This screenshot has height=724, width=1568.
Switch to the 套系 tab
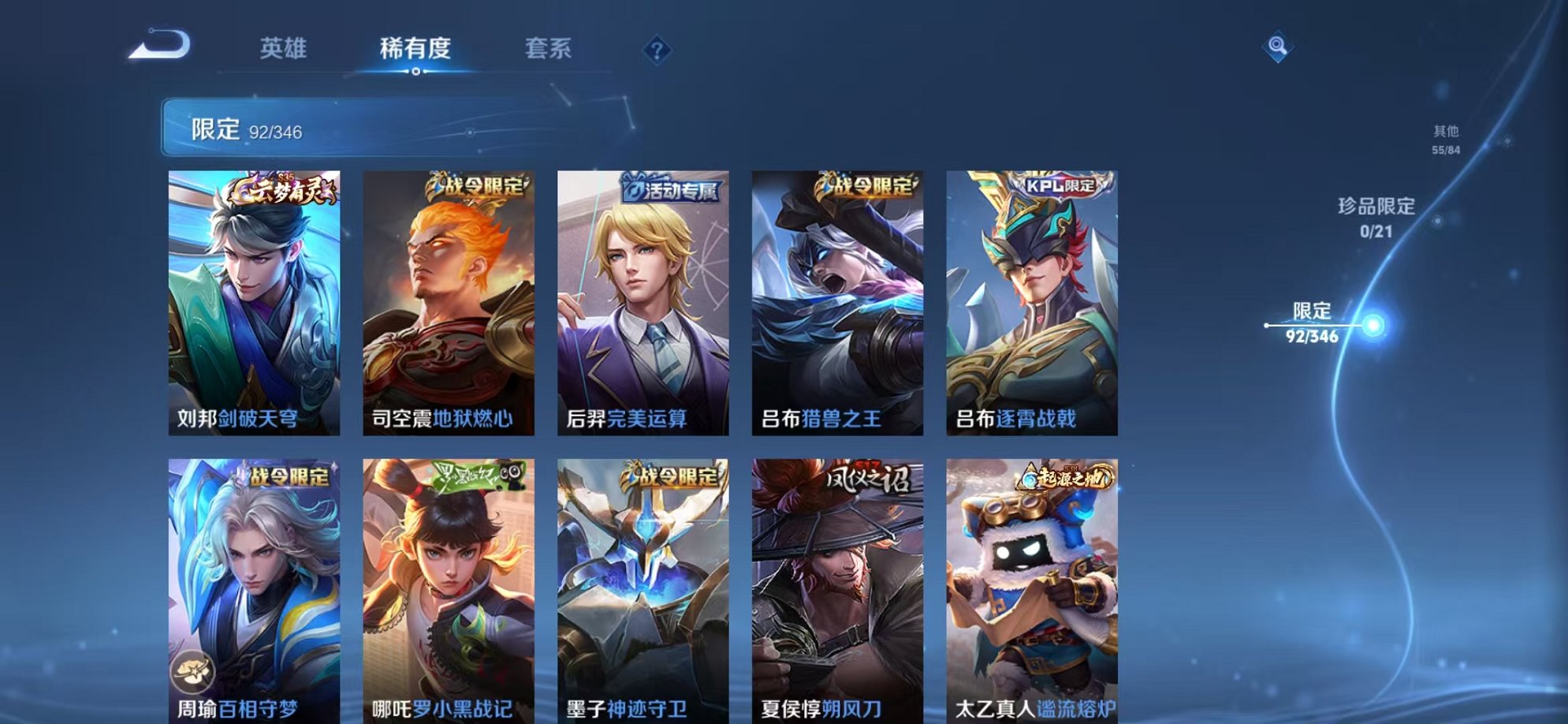click(x=550, y=49)
